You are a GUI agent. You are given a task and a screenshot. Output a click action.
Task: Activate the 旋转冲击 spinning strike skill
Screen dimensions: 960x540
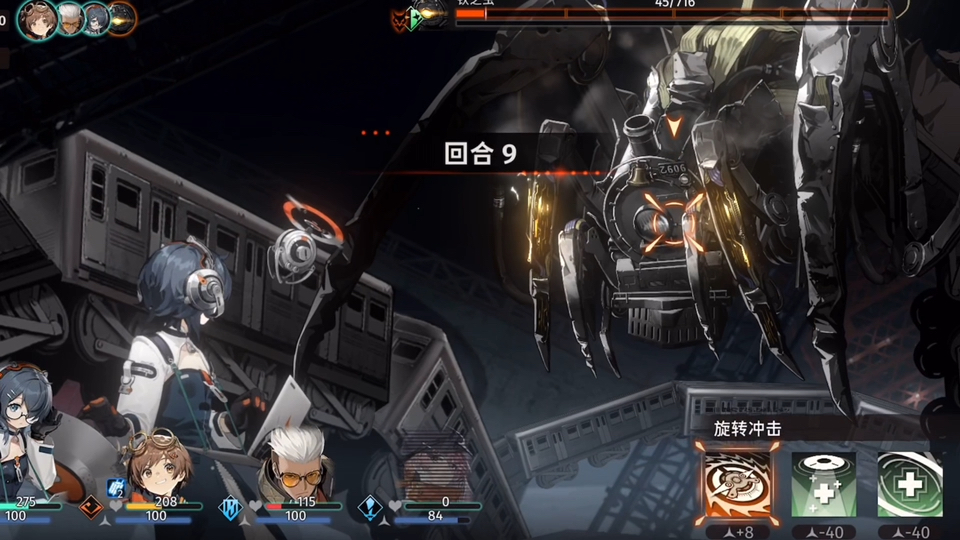coord(739,484)
